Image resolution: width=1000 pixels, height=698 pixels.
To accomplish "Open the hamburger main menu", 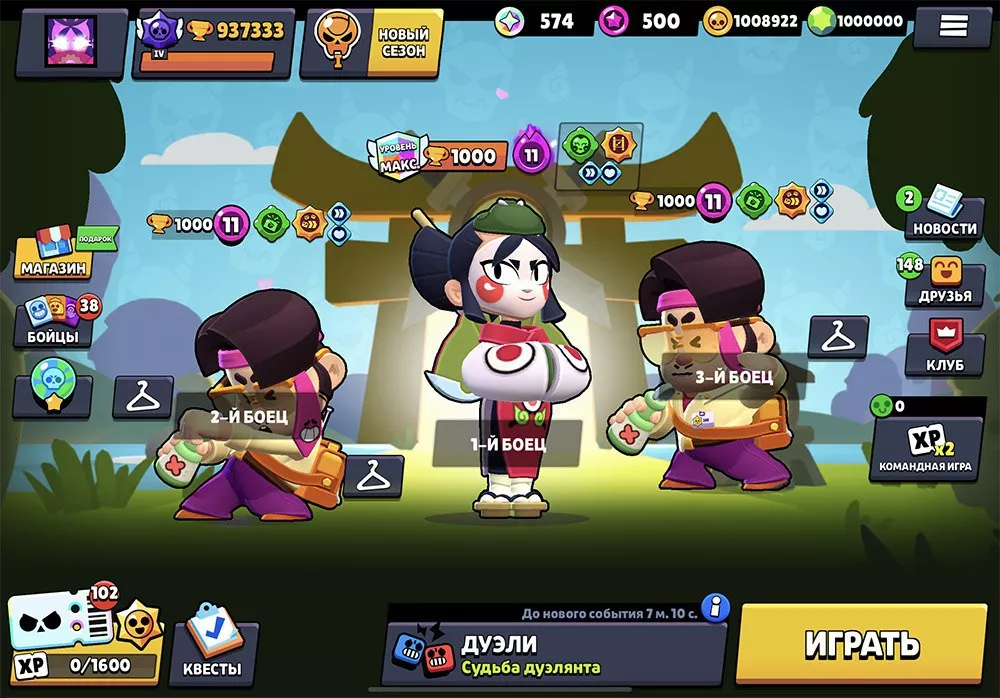I will coord(953,27).
